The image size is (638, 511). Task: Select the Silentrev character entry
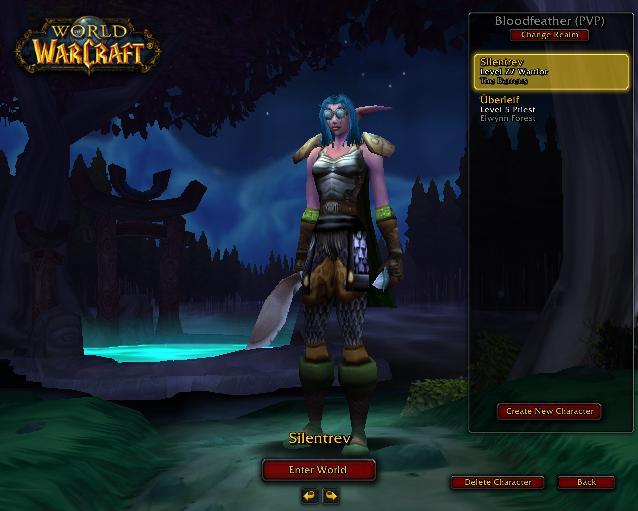(x=551, y=72)
